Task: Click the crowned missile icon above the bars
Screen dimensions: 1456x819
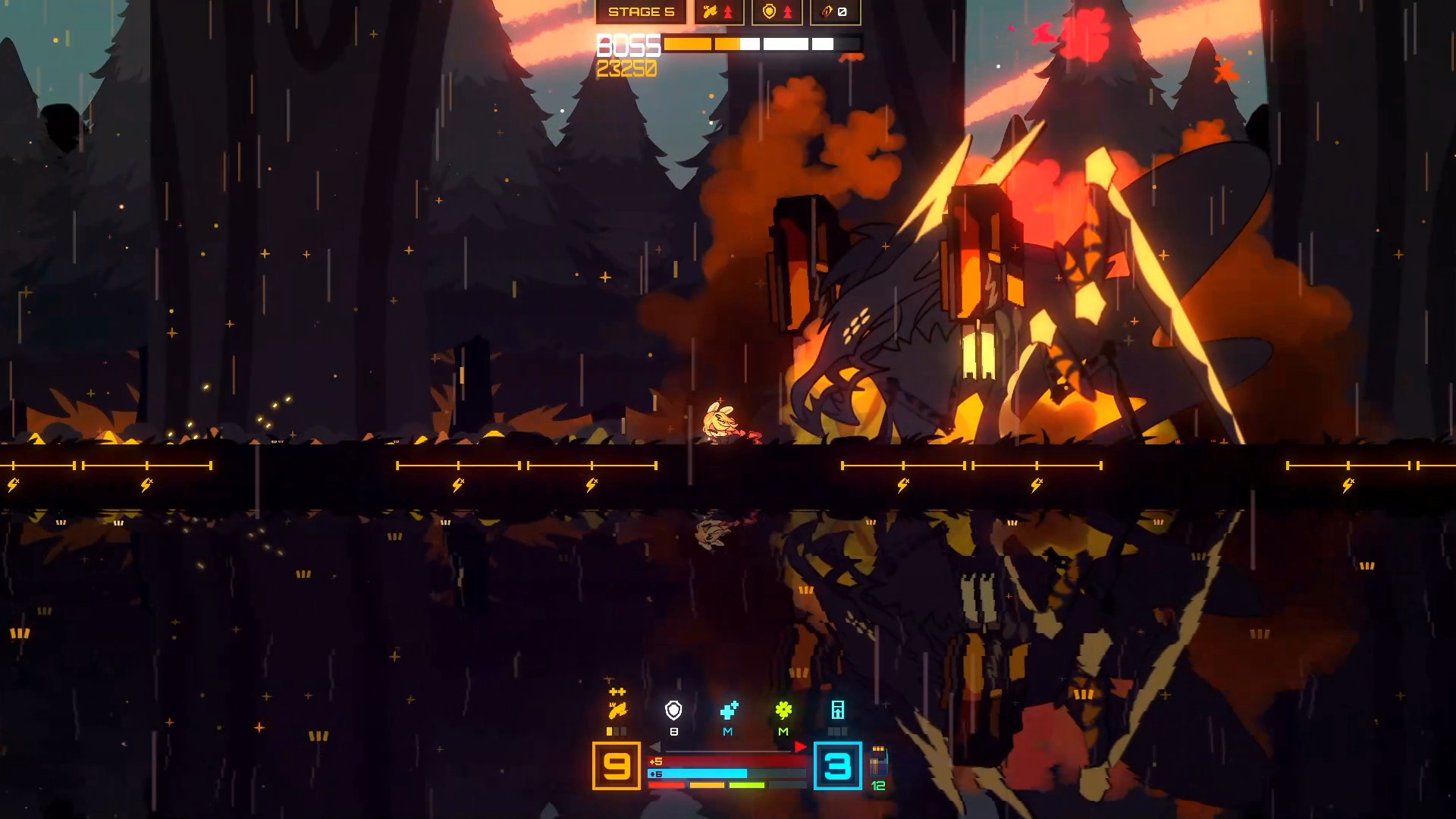Action: (x=619, y=710)
